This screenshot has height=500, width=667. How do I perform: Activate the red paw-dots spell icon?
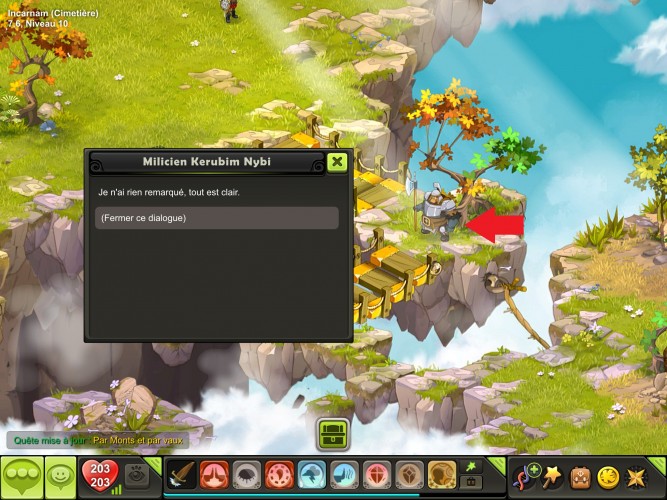[x=279, y=475]
